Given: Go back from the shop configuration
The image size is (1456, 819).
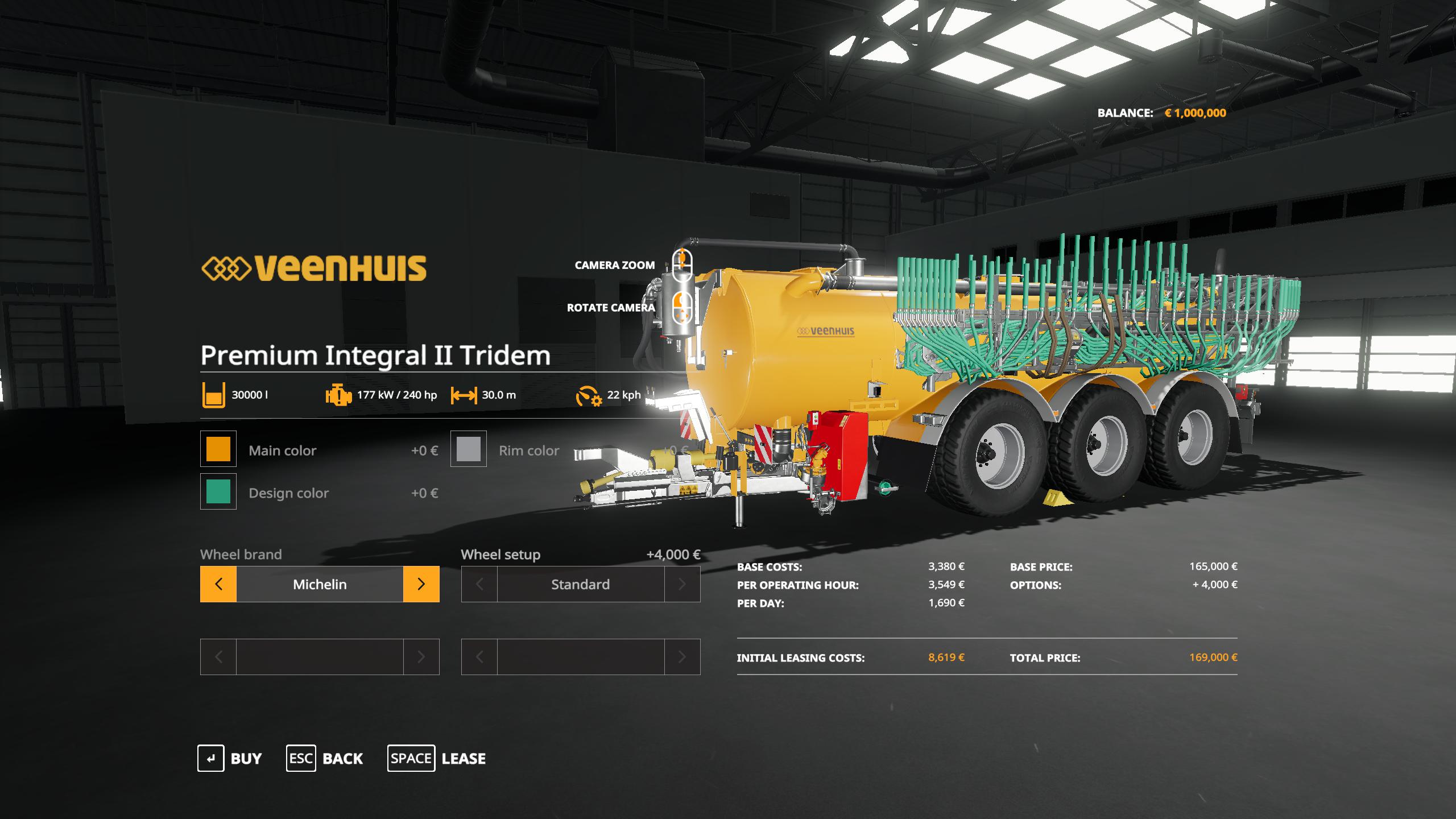Looking at the screenshot, I should point(325,758).
